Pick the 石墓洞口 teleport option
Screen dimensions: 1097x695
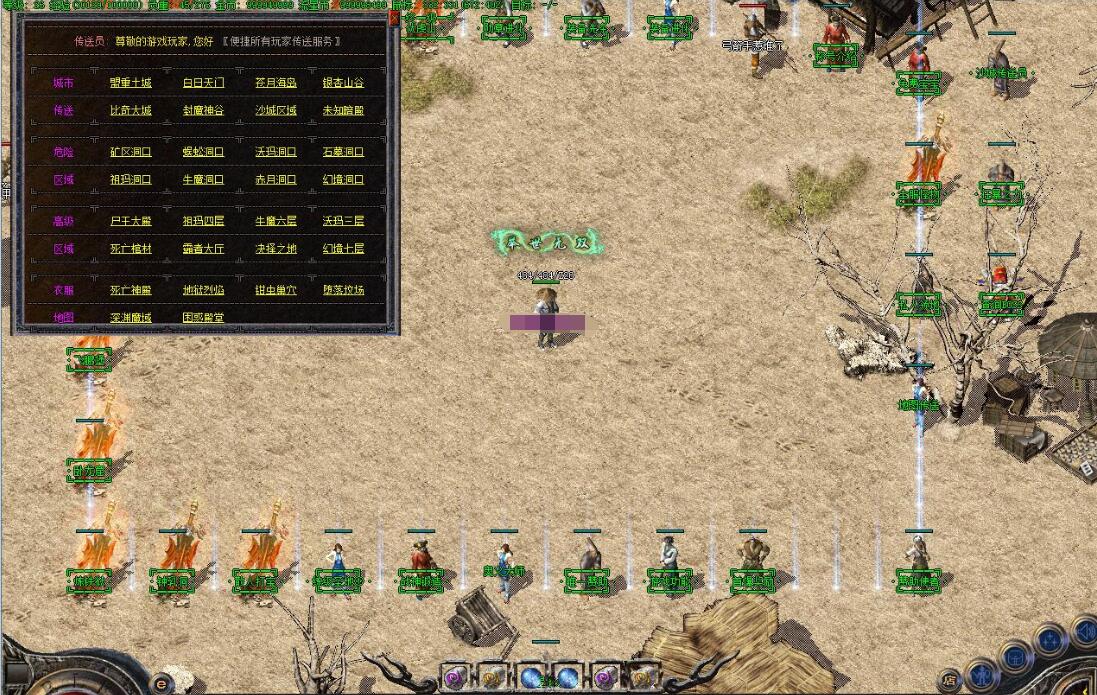(343, 153)
